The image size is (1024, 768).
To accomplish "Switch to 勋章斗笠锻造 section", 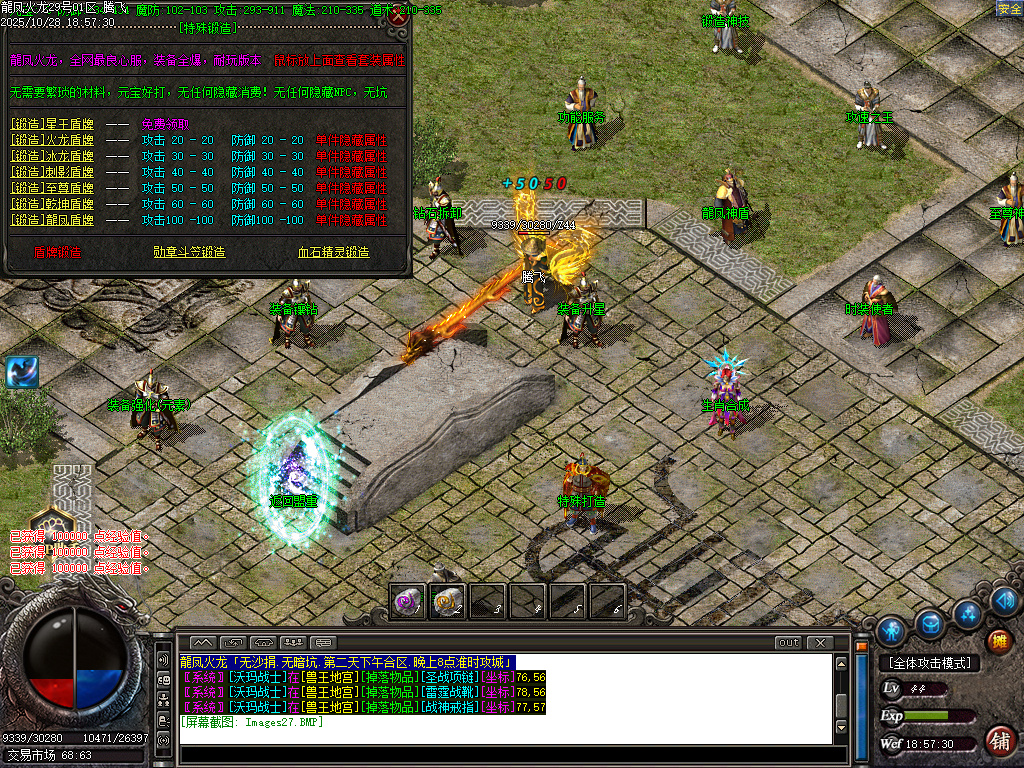I will 189,252.
